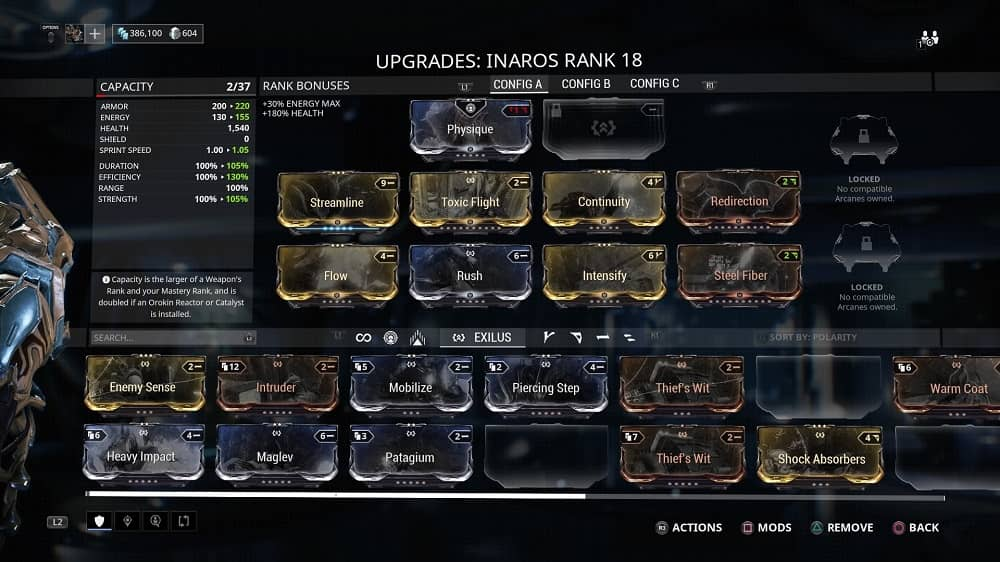Choose the Toxic Flight mod slot

[470, 201]
